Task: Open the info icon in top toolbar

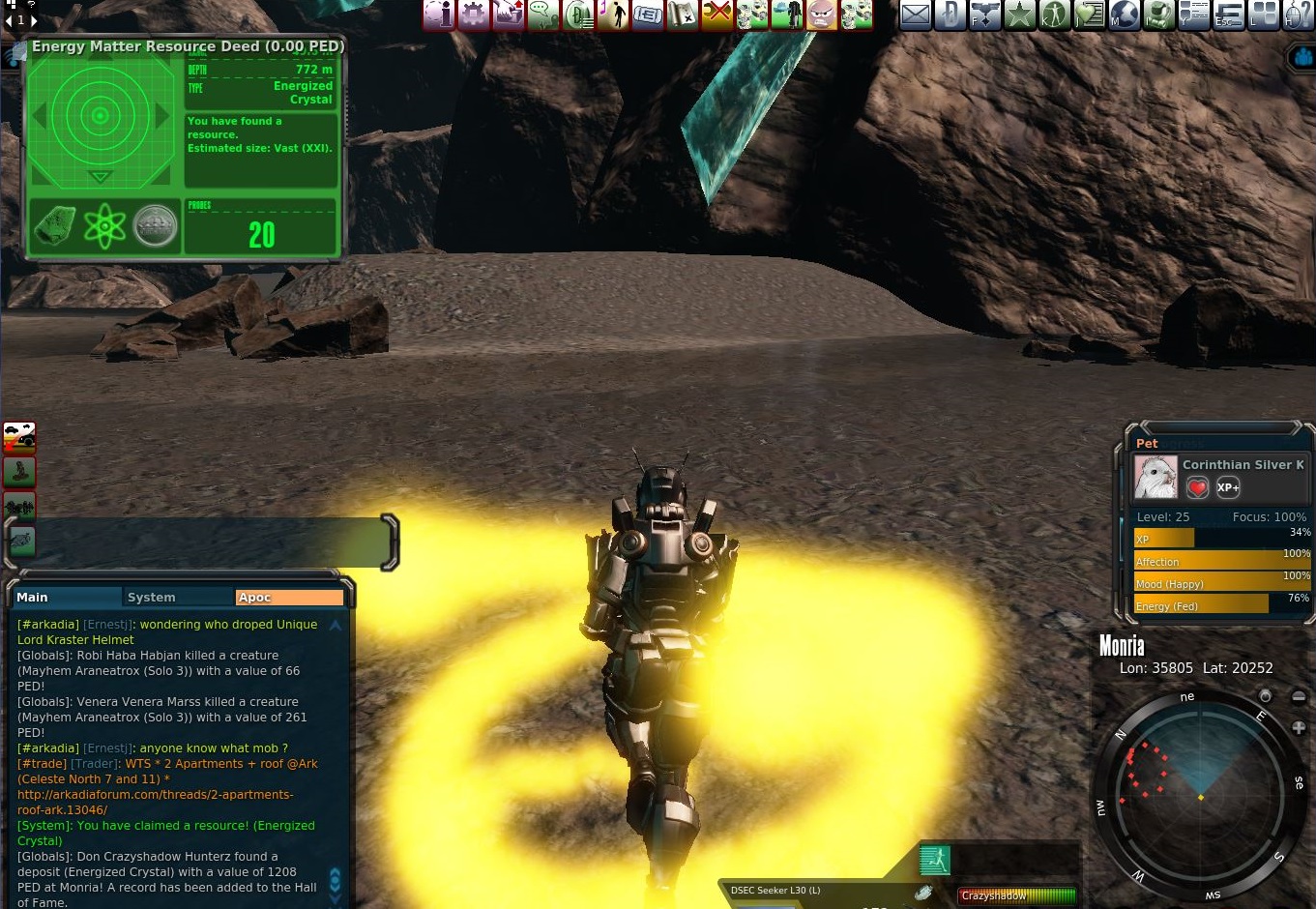Action: (x=438, y=15)
